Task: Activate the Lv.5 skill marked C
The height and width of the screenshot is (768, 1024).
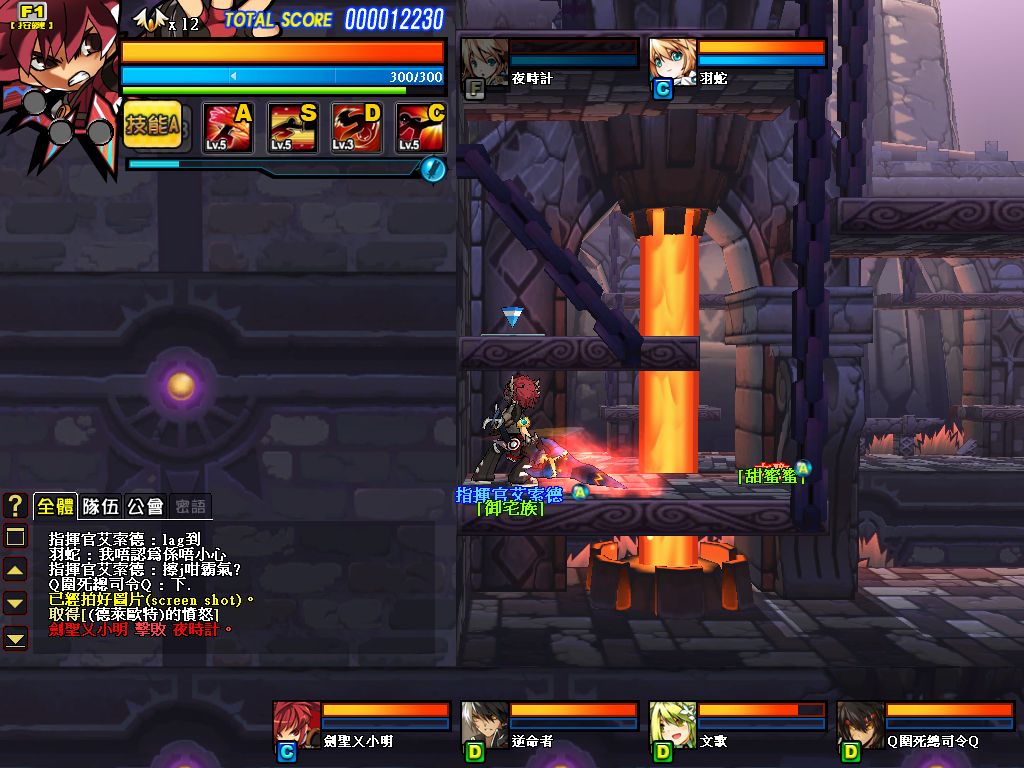Action: coord(420,127)
